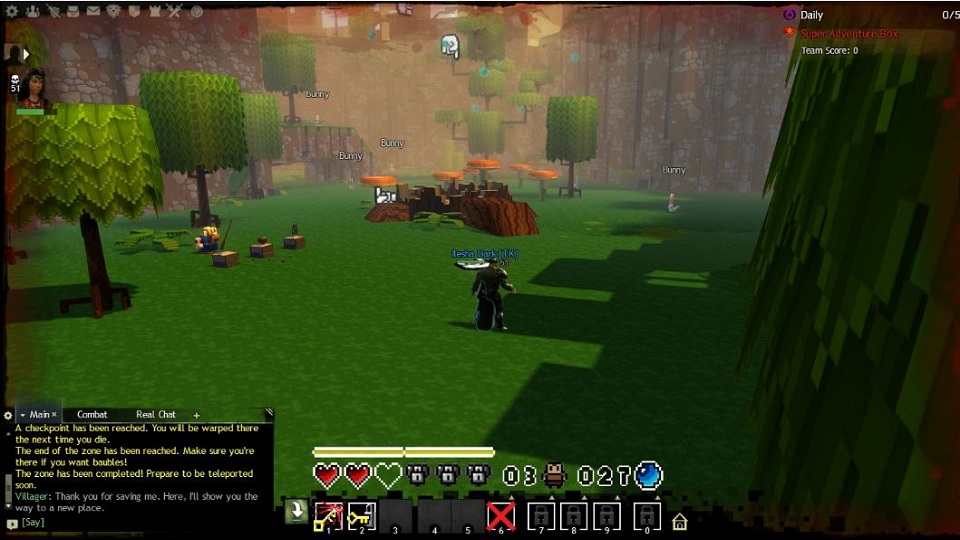Open the gear game menu icon
The width and height of the screenshot is (960, 540).
click(x=12, y=12)
